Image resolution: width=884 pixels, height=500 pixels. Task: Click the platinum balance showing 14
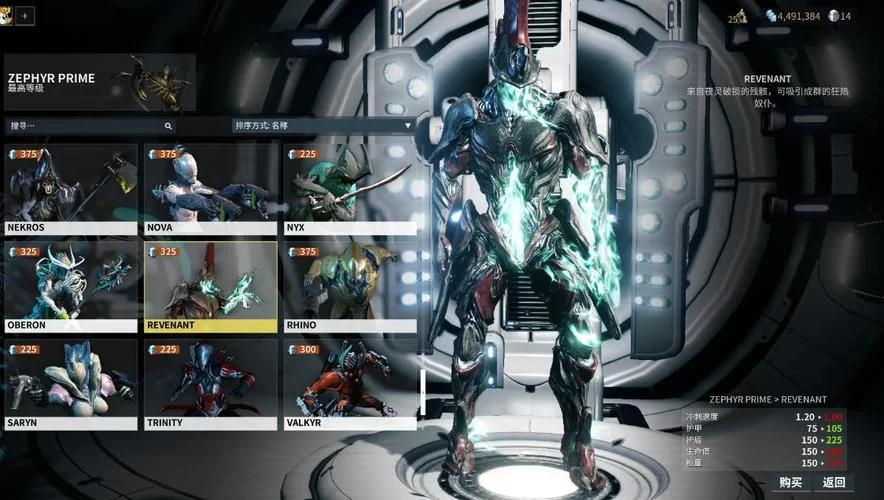(x=840, y=16)
